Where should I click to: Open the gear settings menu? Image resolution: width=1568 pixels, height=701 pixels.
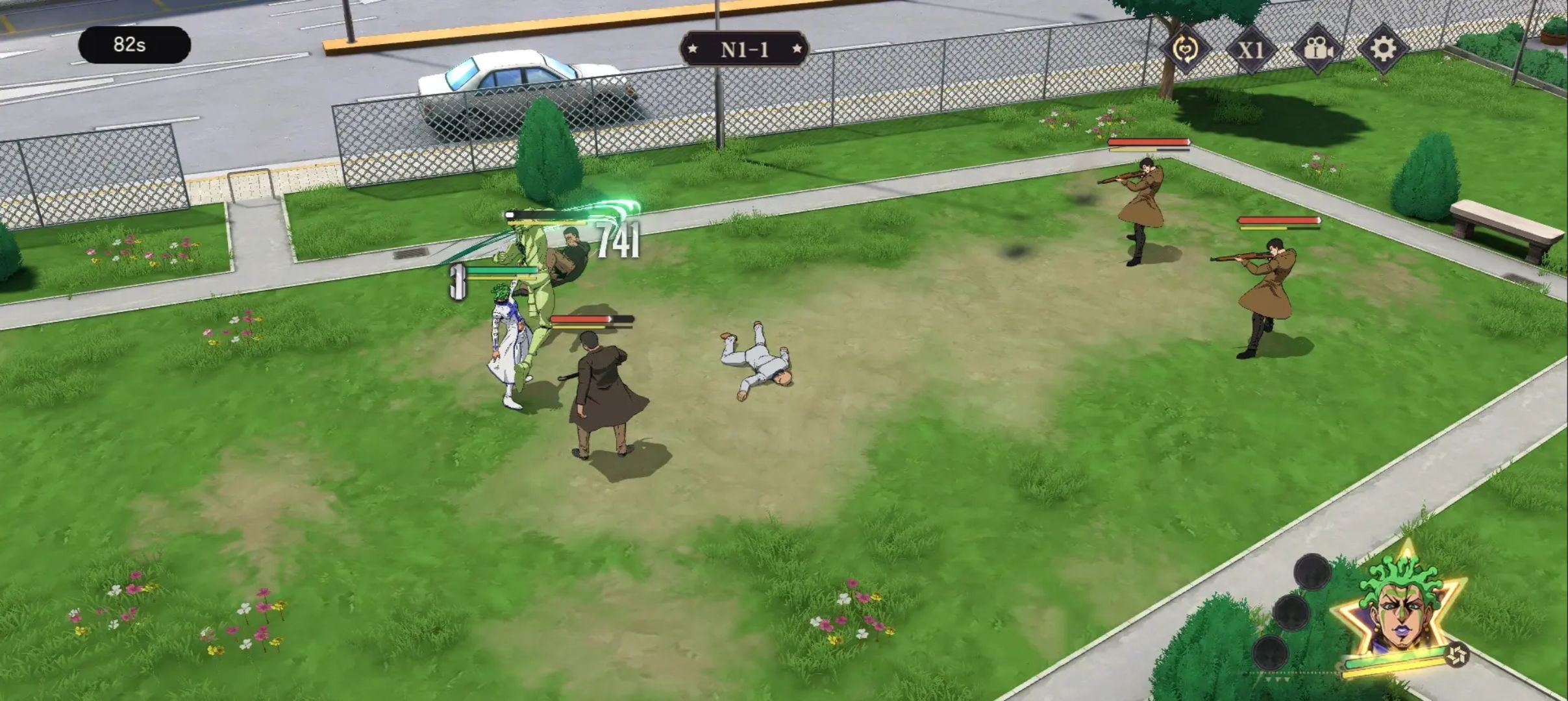click(x=1382, y=49)
